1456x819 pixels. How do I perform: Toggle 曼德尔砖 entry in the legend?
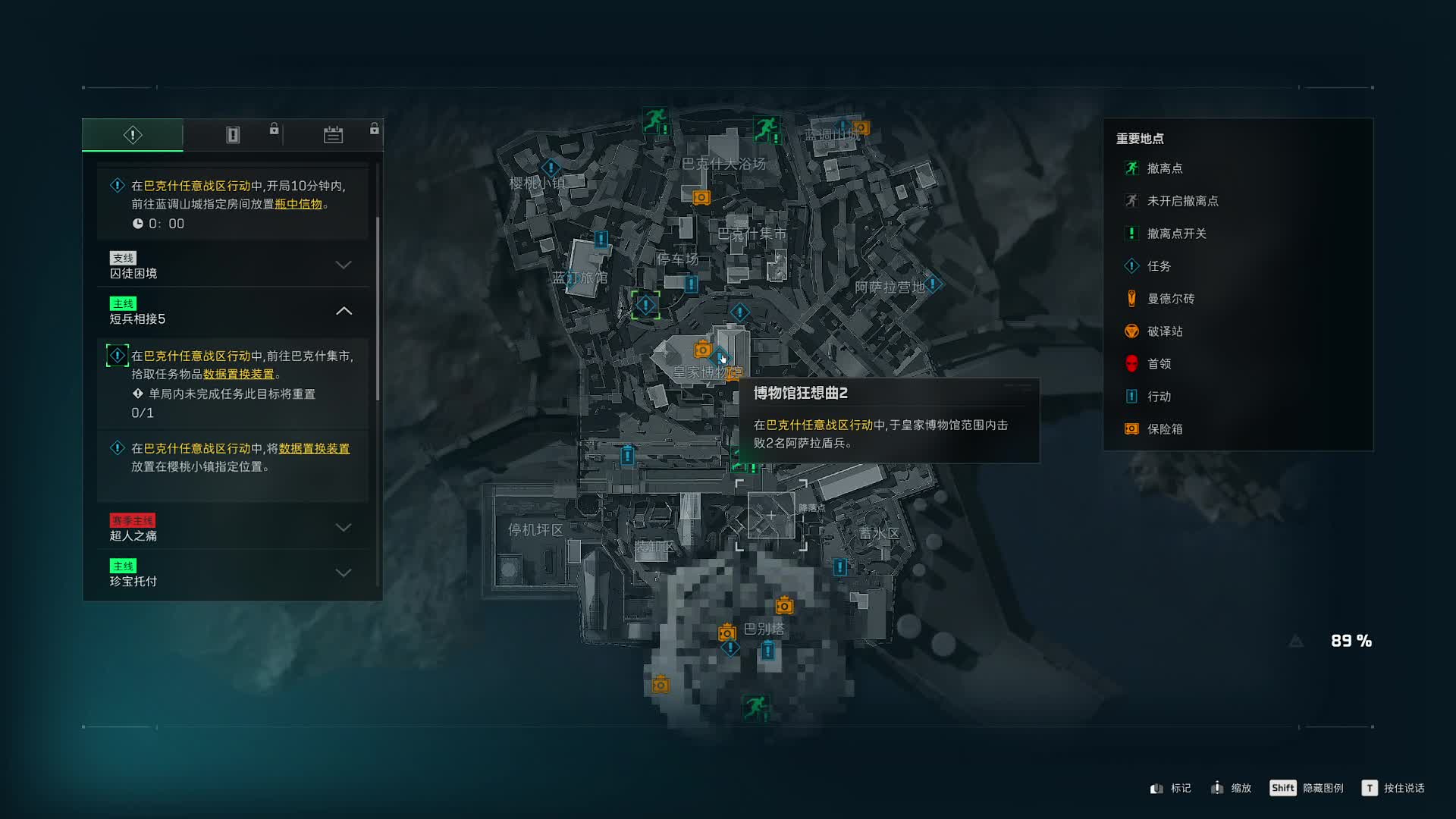1170,299
